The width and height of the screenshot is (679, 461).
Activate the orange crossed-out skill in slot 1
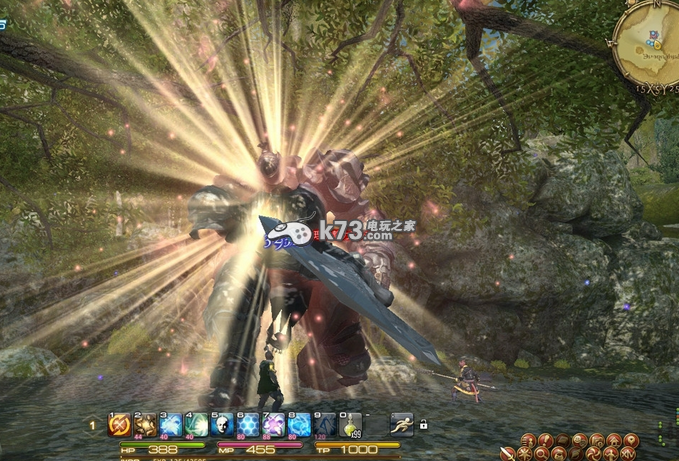click(118, 424)
